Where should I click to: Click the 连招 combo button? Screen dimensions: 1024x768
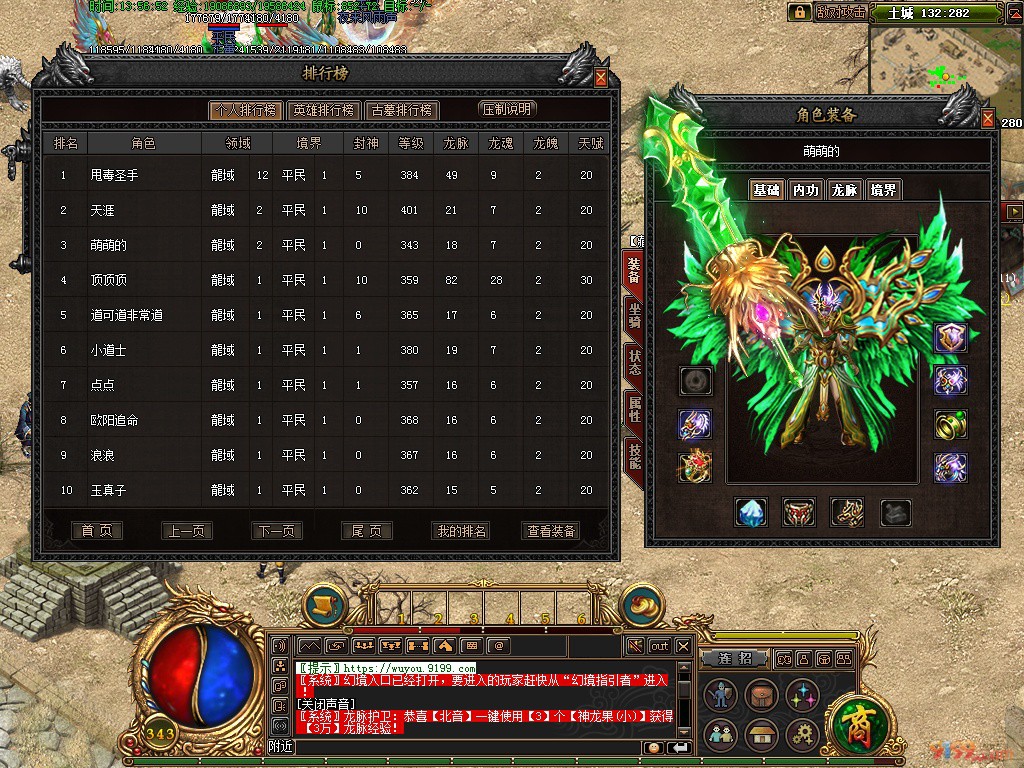(735, 659)
